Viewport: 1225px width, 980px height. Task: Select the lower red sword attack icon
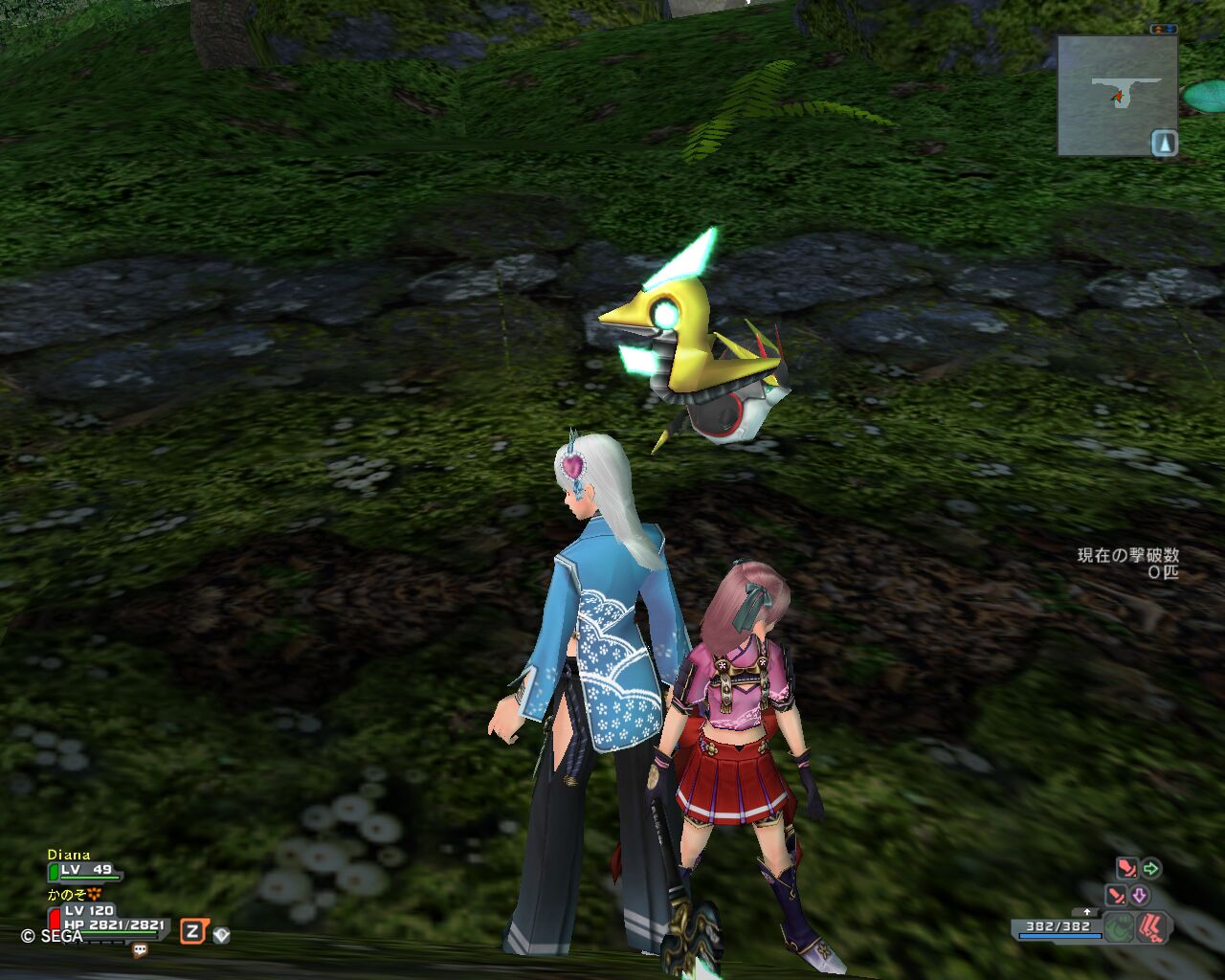pyautogui.click(x=1116, y=896)
